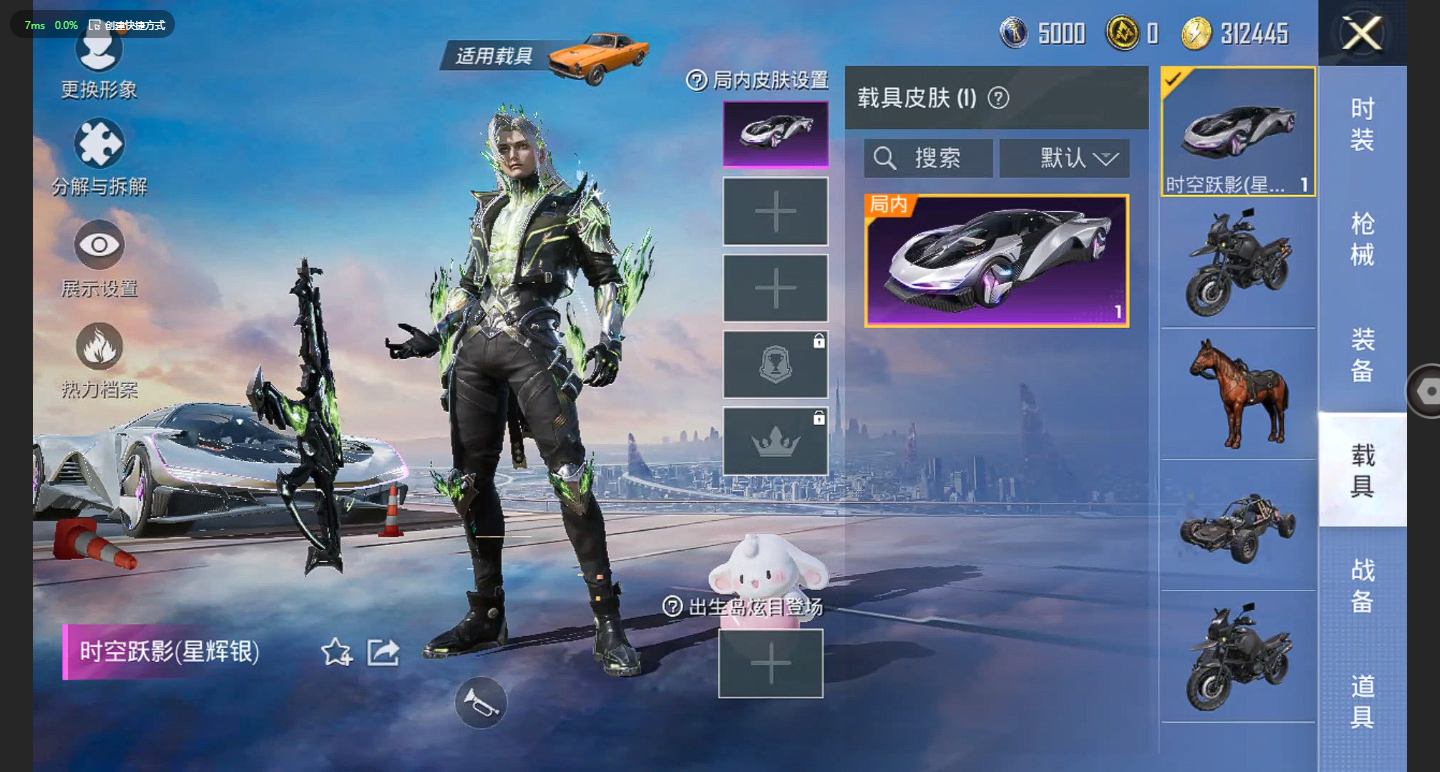
Task: Open the 道具 tab
Action: click(x=1362, y=701)
